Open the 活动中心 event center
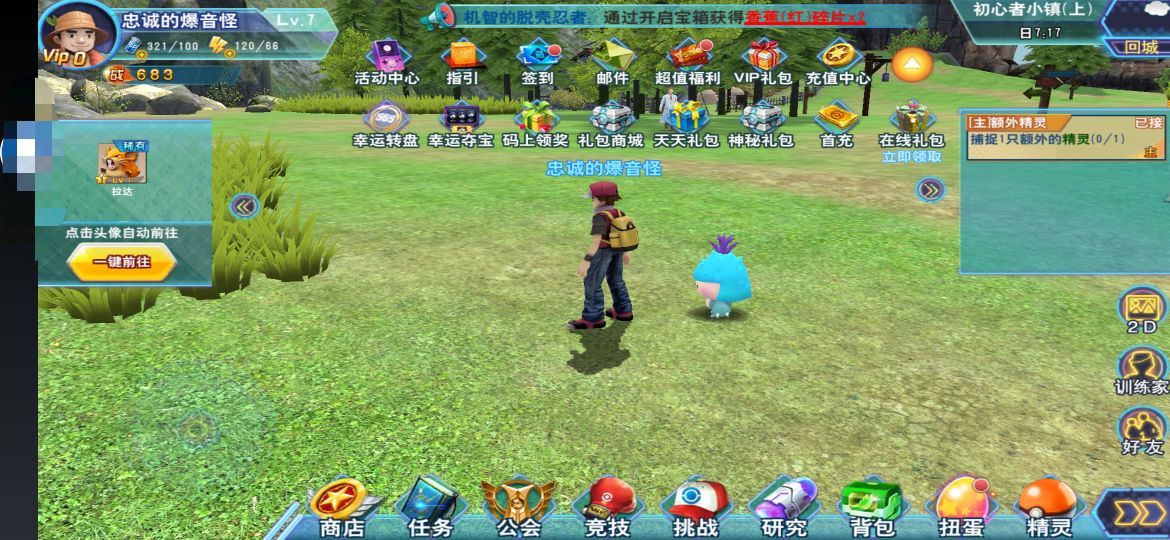 click(x=387, y=61)
